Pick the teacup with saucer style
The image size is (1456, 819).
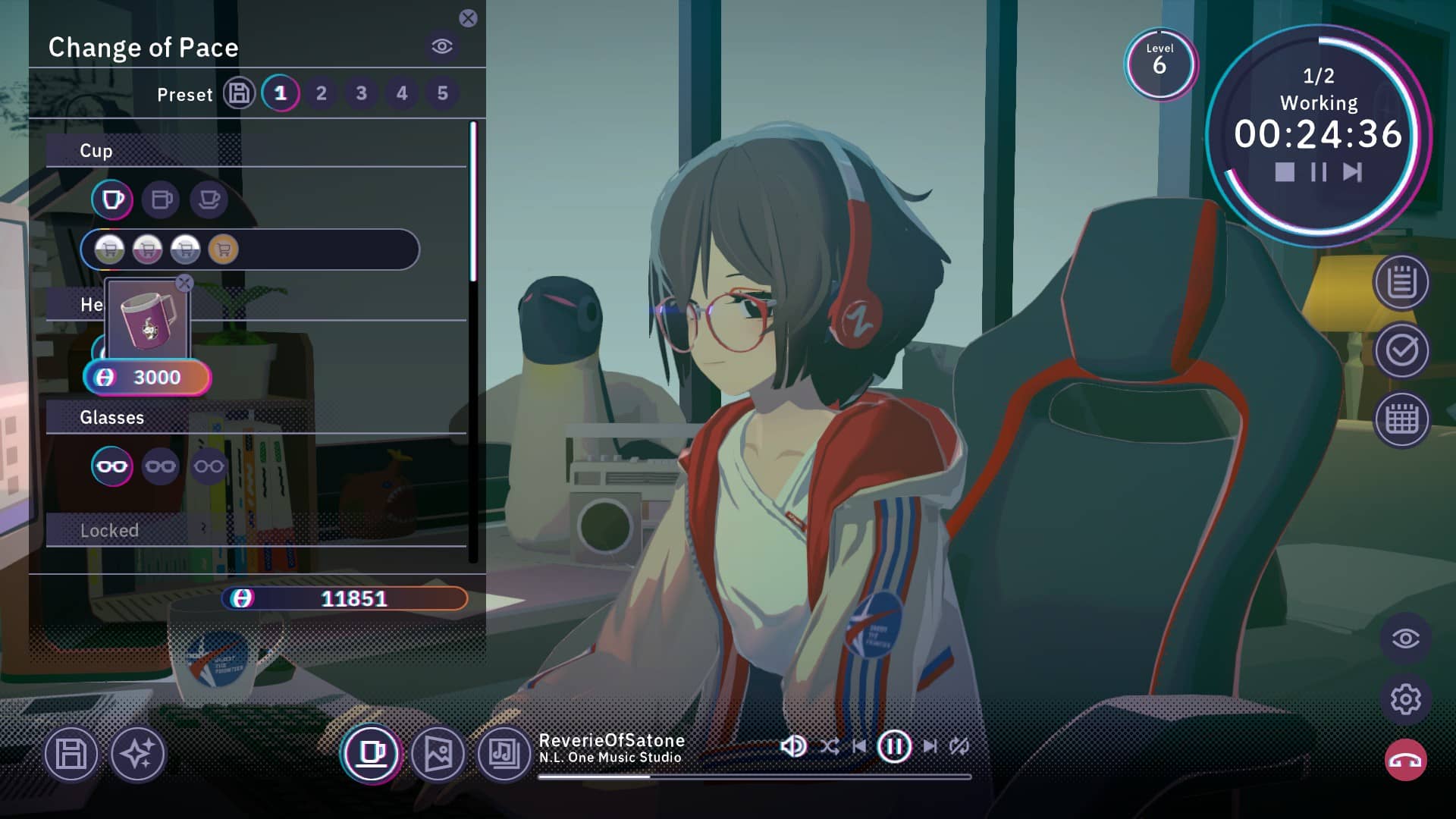[x=209, y=200]
